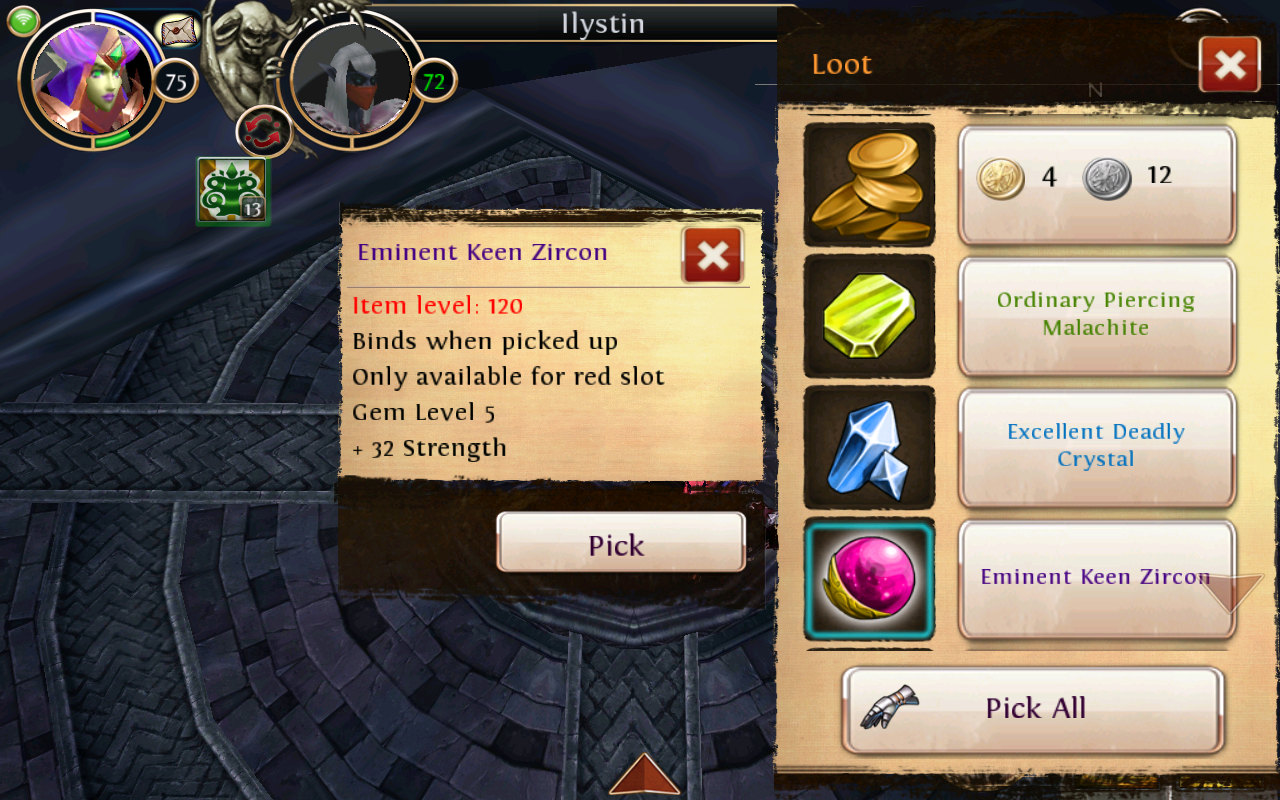The image size is (1280, 800).
Task: Check the green connection signal icon
Action: 23,21
